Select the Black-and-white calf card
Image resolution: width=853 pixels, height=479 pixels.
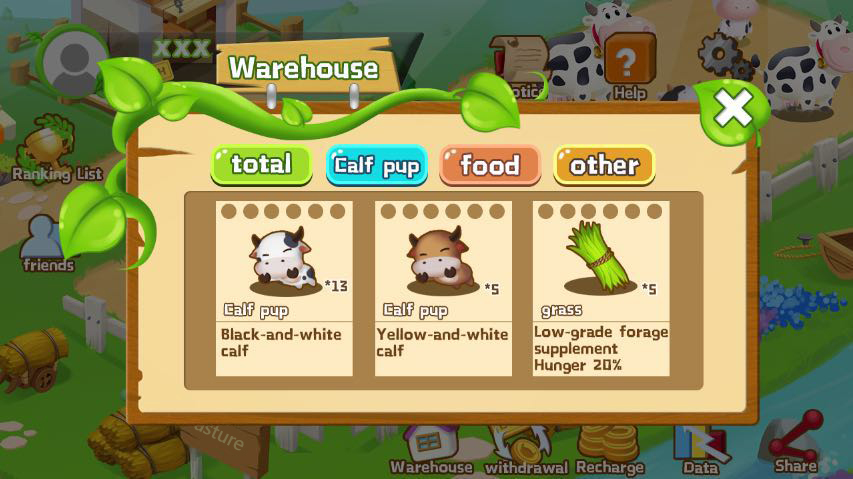click(284, 288)
